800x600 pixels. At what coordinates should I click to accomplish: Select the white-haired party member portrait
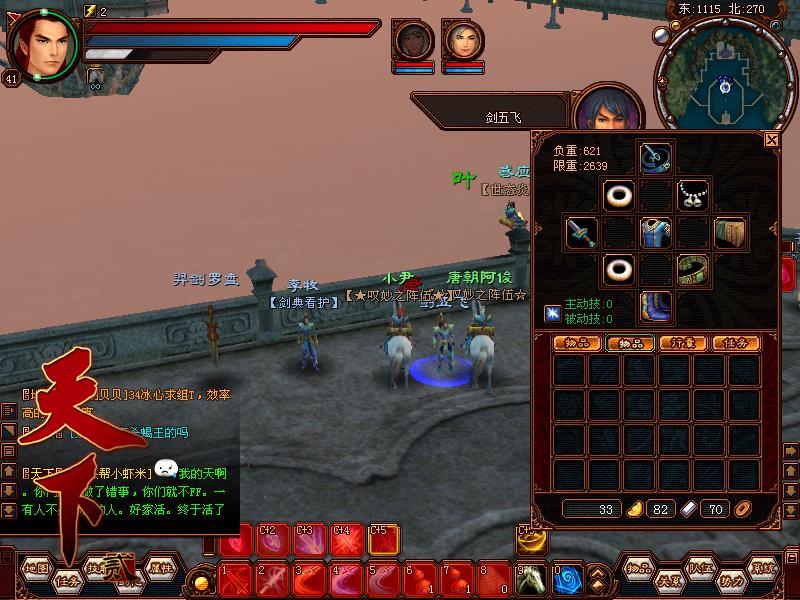[463, 40]
